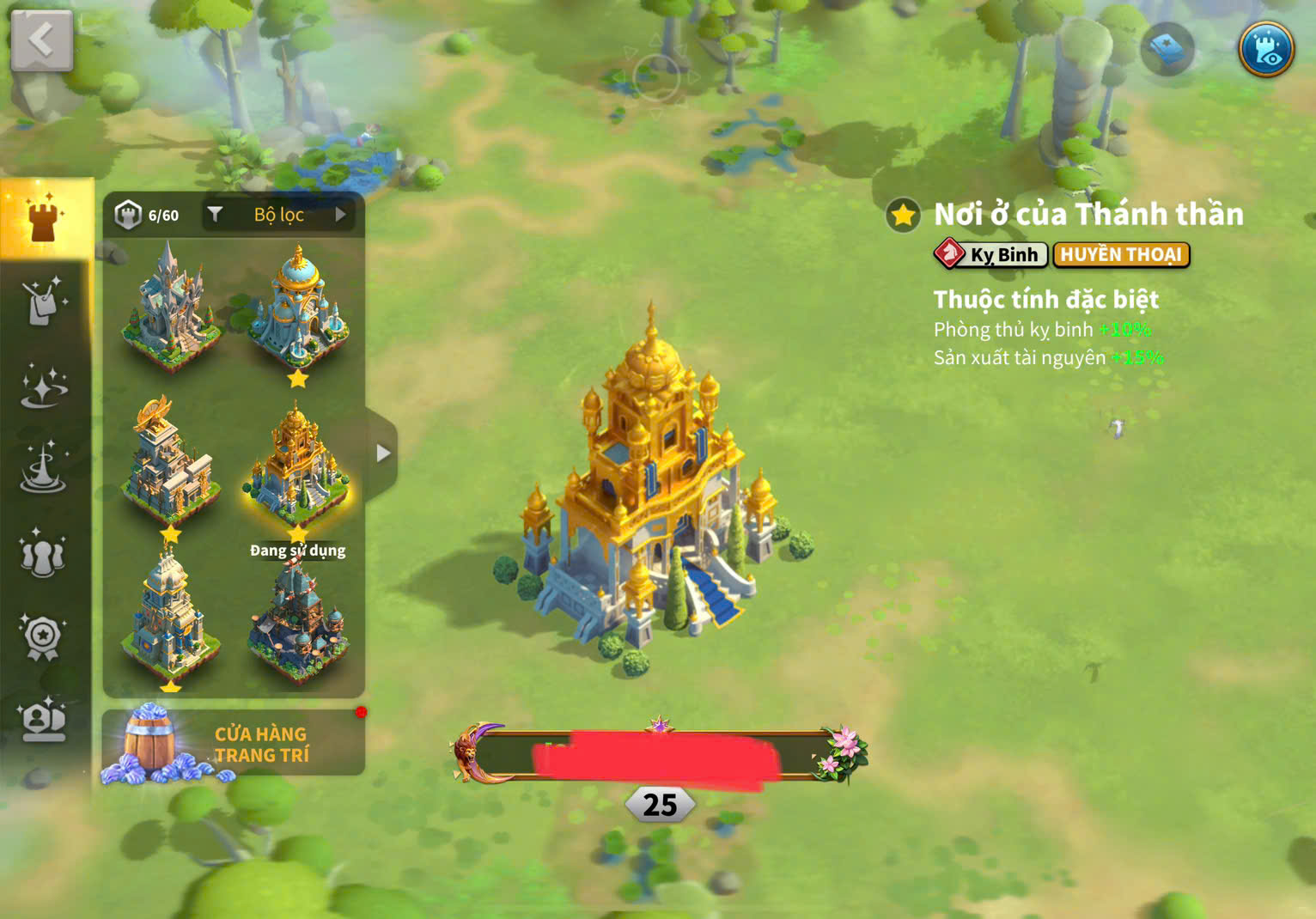Open the sparkle effects sidebar tab
This screenshot has width=1316, height=919.
point(44,386)
